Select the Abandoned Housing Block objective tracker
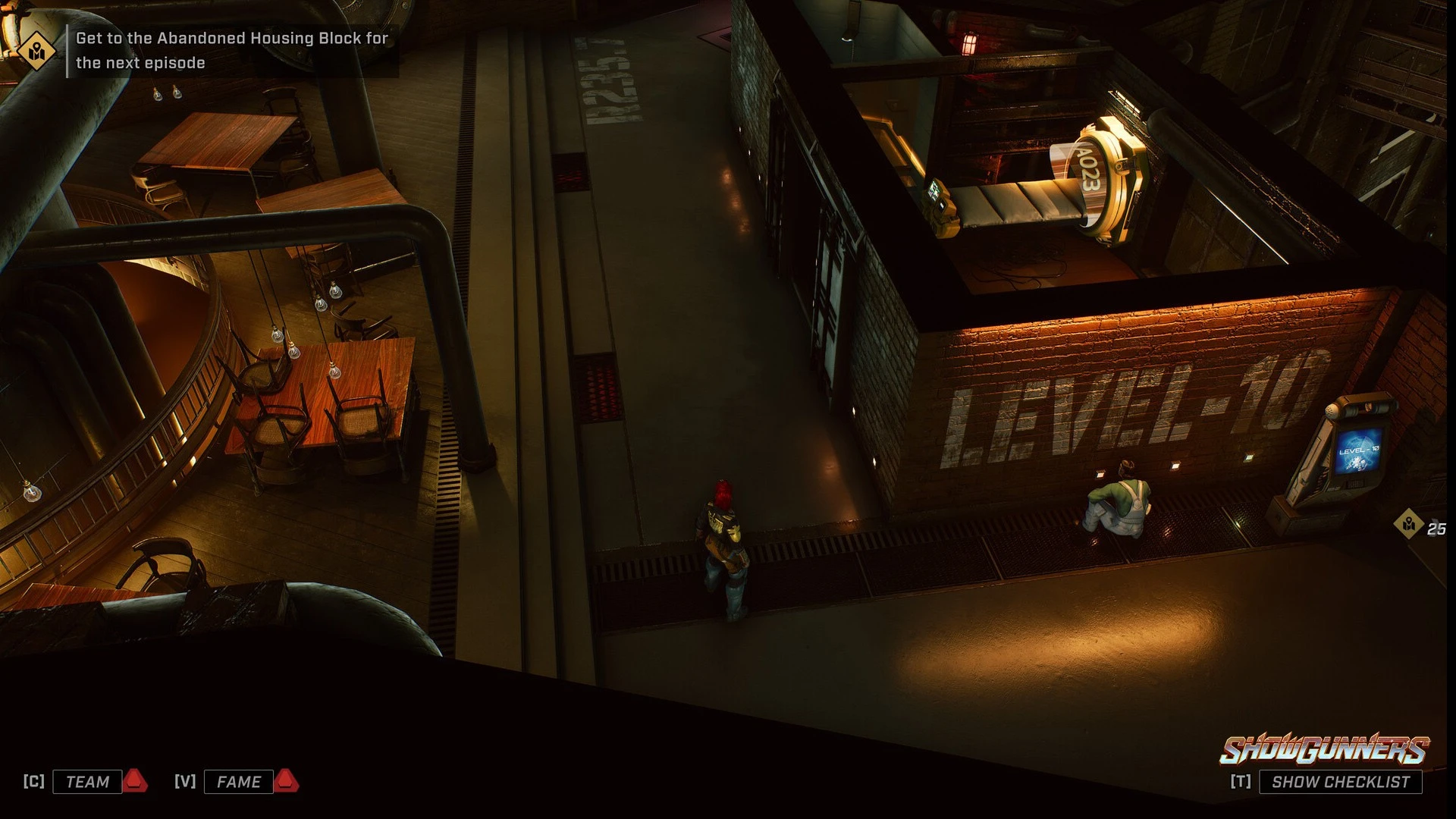This screenshot has width=1456, height=819. click(x=232, y=50)
